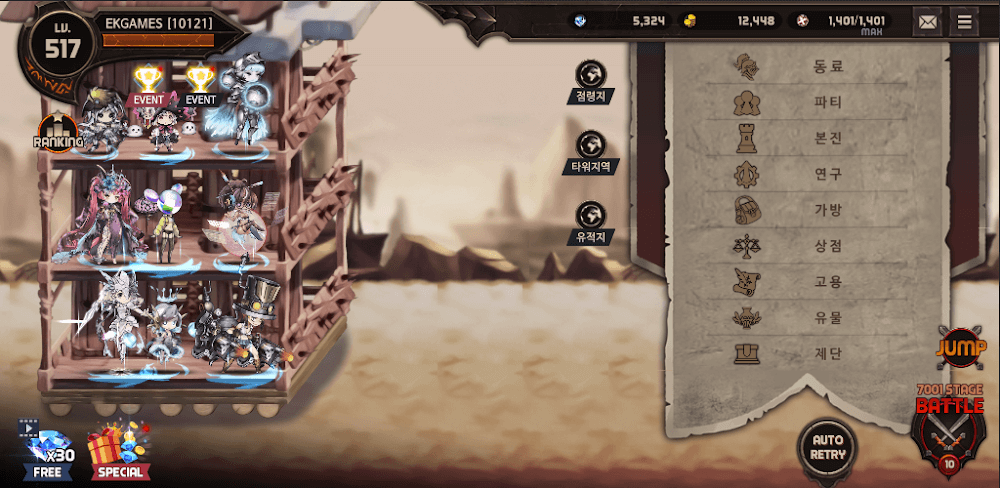This screenshot has height=488, width=1000.
Task: Open the 동료 (companions) menu entry
Action: [x=790, y=67]
